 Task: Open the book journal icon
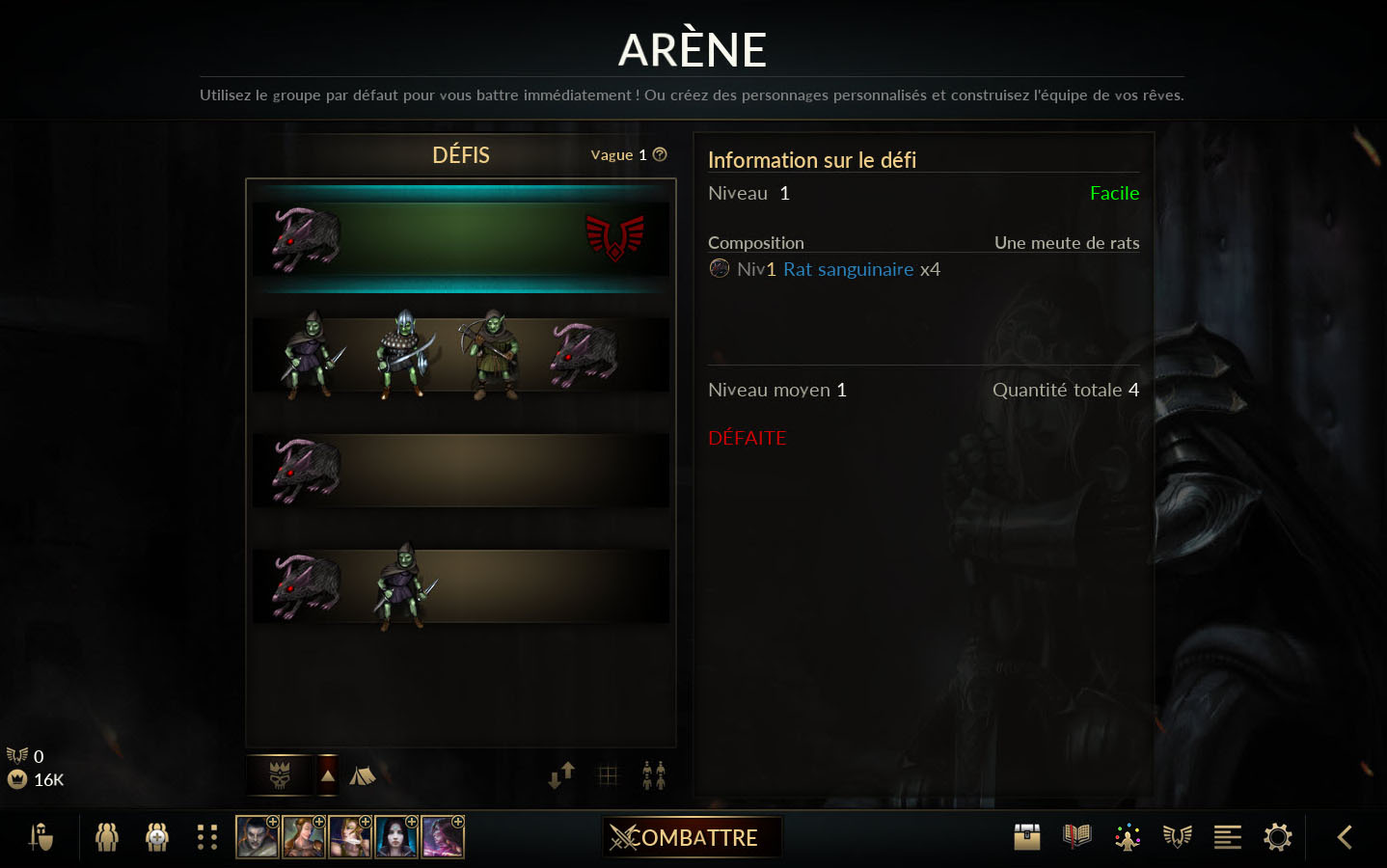tap(1077, 837)
